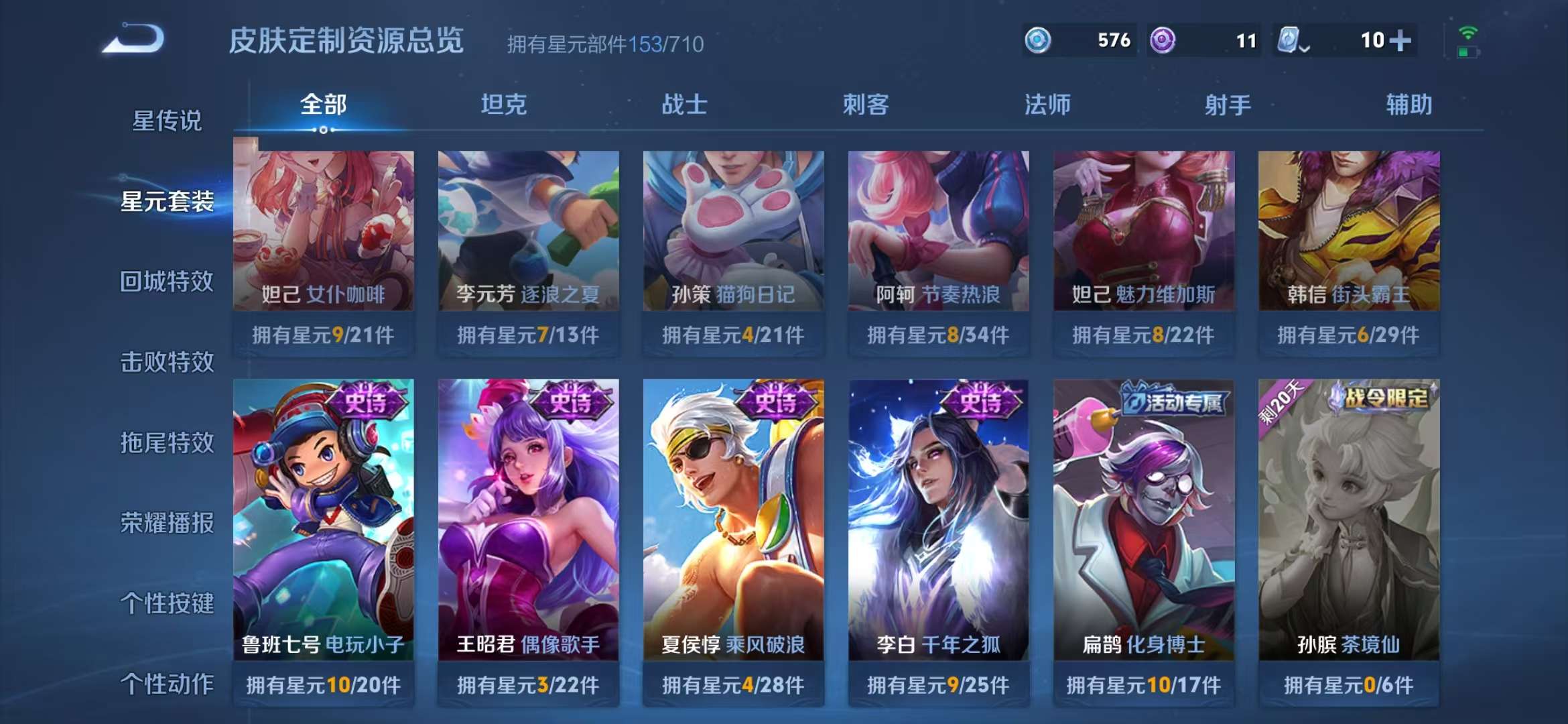The height and width of the screenshot is (724, 1568).
Task: Switch to 个性动作 in sidebar
Action: tap(168, 684)
